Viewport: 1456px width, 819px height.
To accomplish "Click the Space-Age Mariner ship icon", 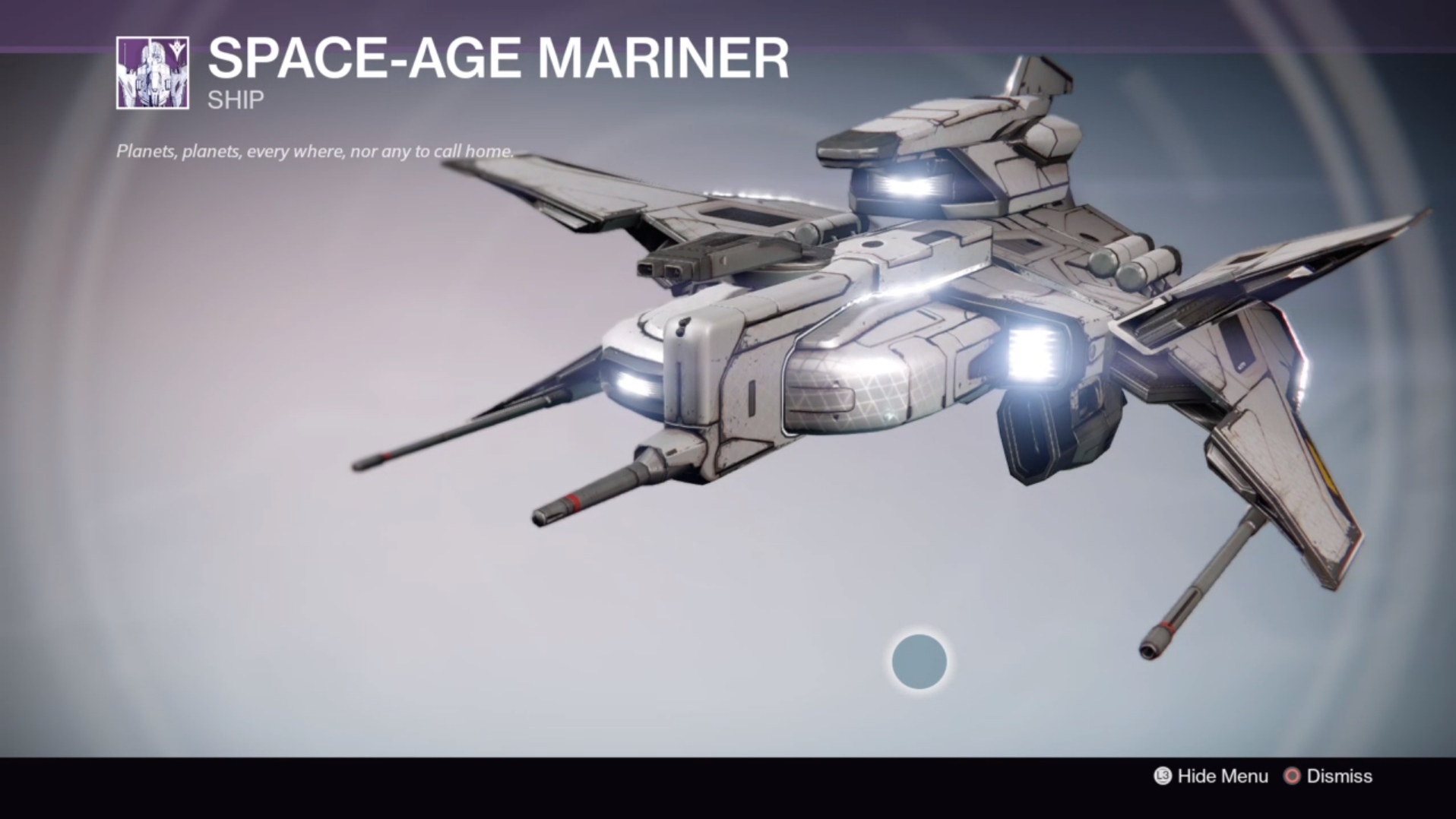I will 153,73.
